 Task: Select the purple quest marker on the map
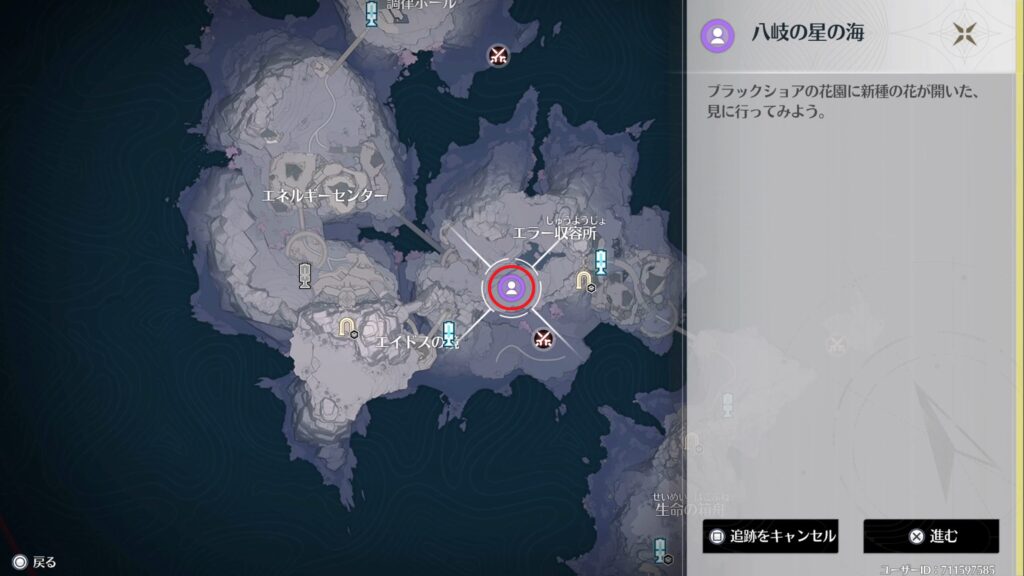point(511,288)
